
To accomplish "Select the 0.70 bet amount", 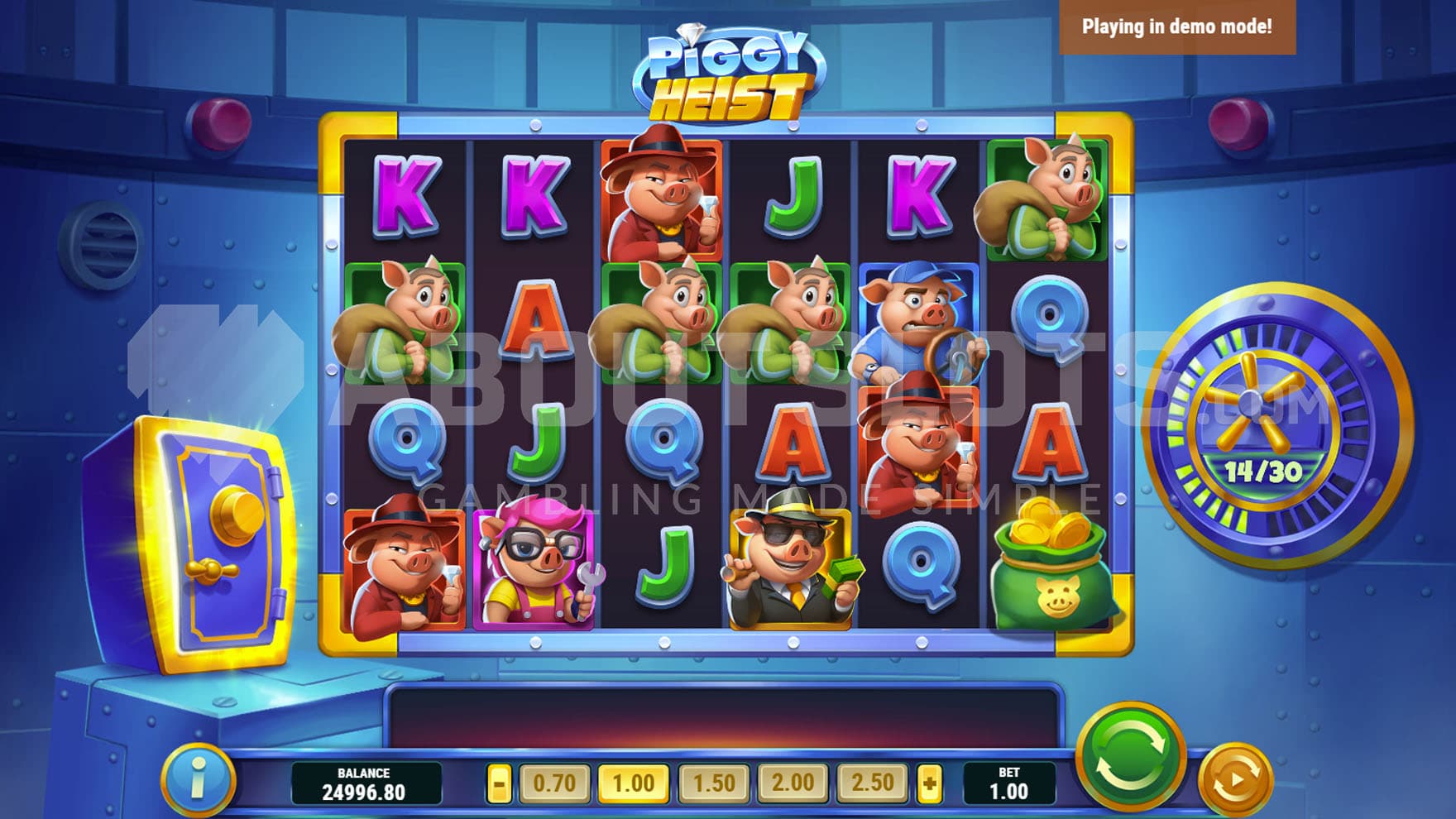I will [553, 782].
